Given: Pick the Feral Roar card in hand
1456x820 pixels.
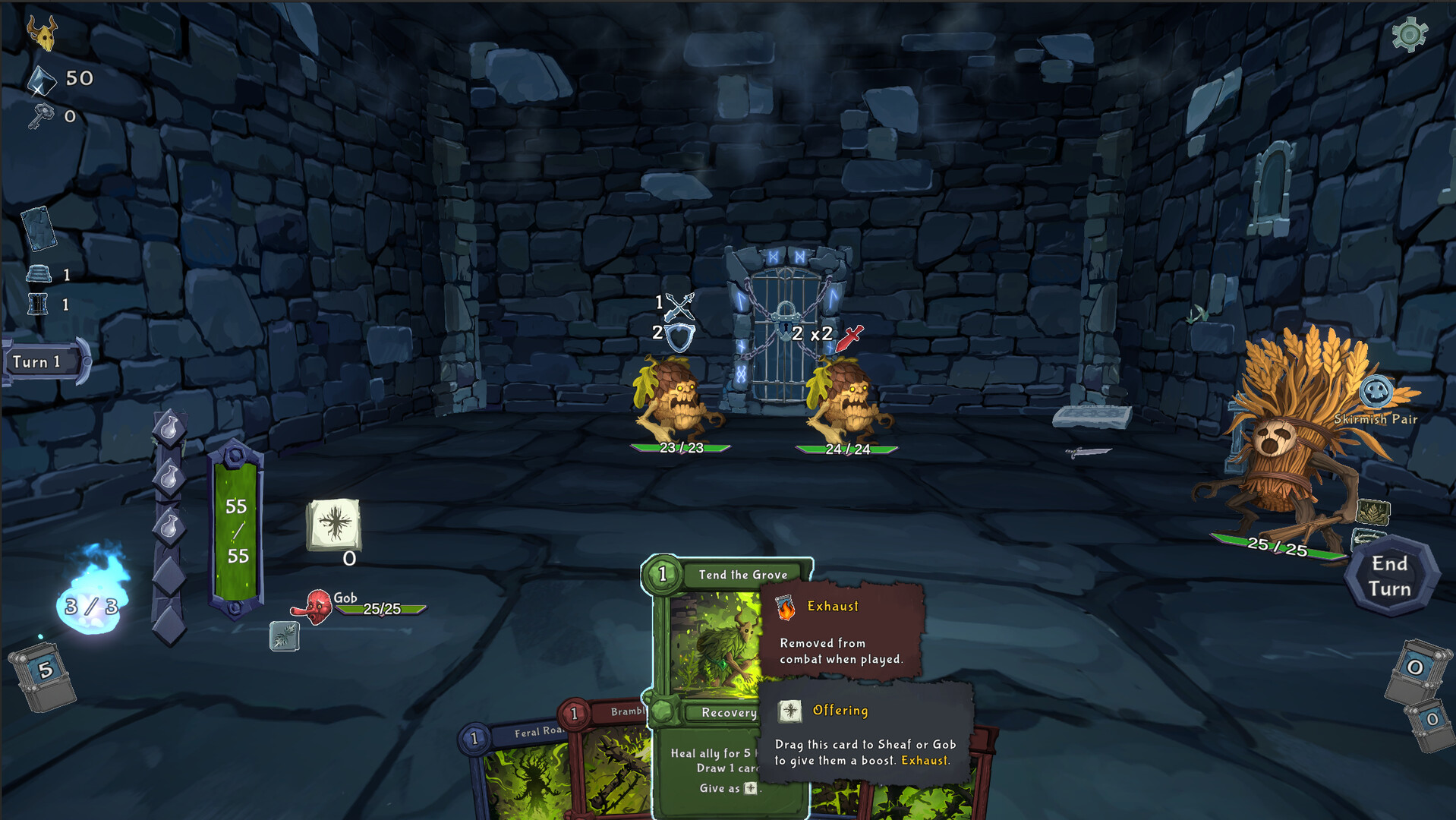Looking at the screenshot, I should pyautogui.click(x=516, y=767).
